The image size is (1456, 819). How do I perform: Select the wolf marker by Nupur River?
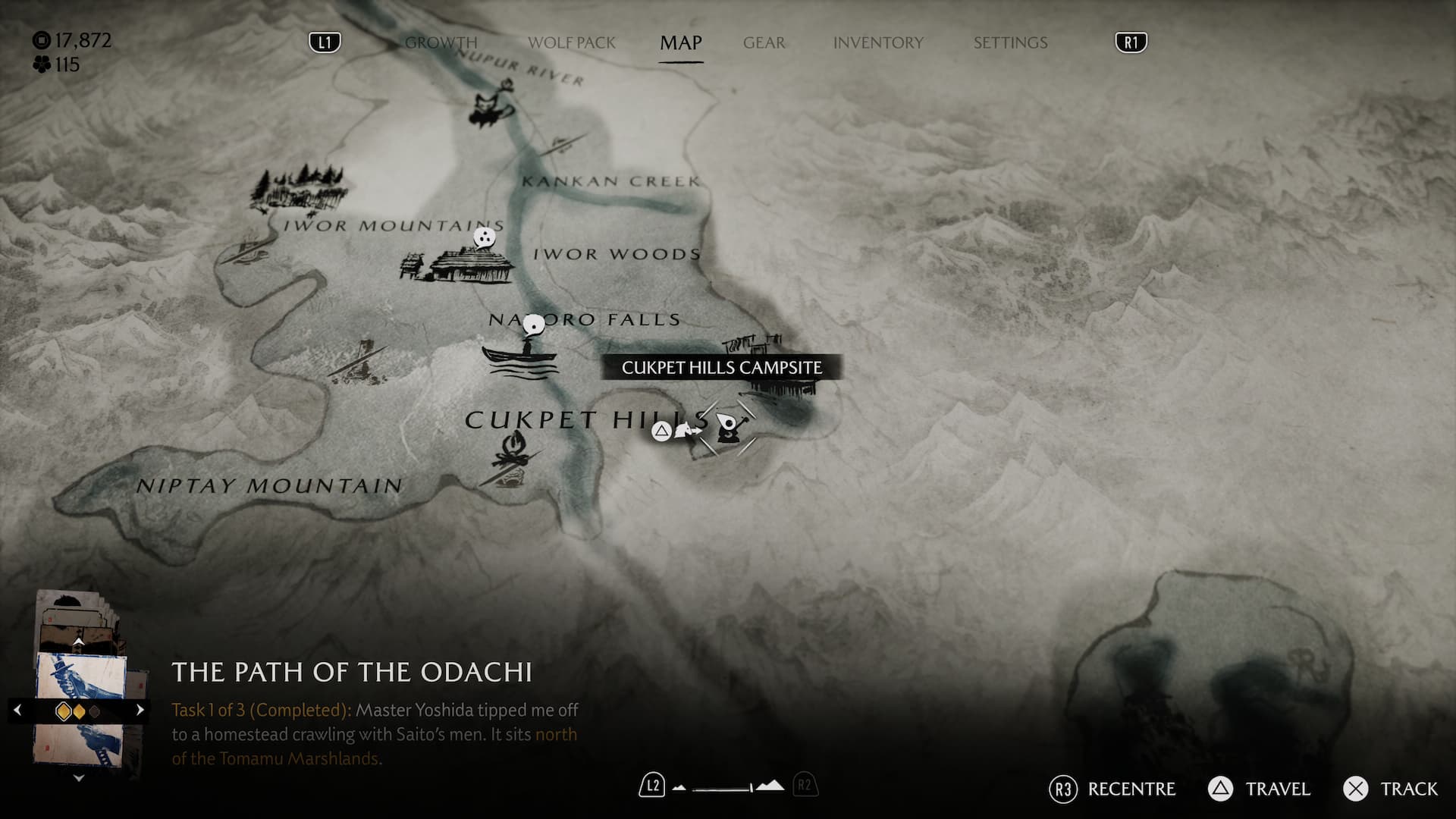pyautogui.click(x=491, y=106)
